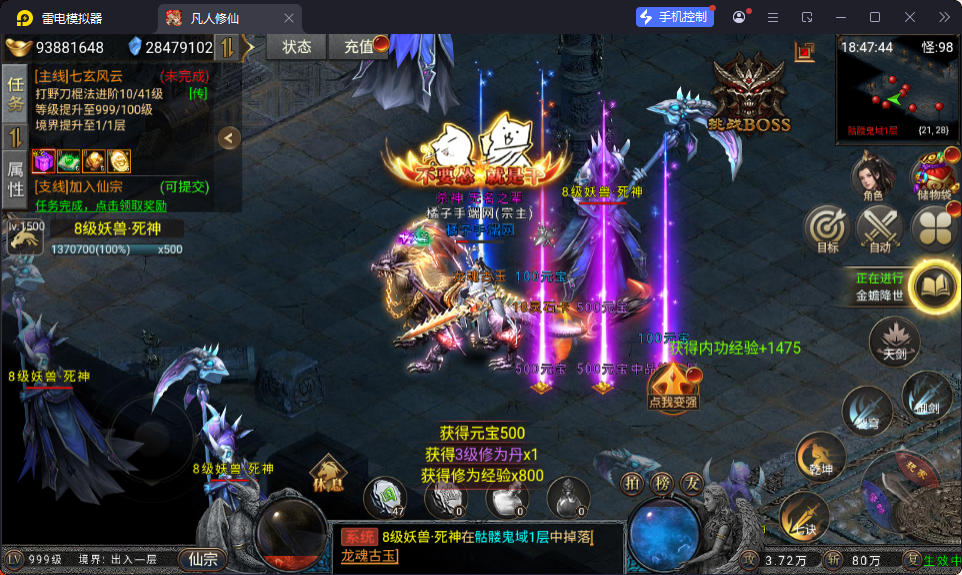Open the glowing book event icon
Viewport: 962px width, 575px height.
(x=935, y=286)
